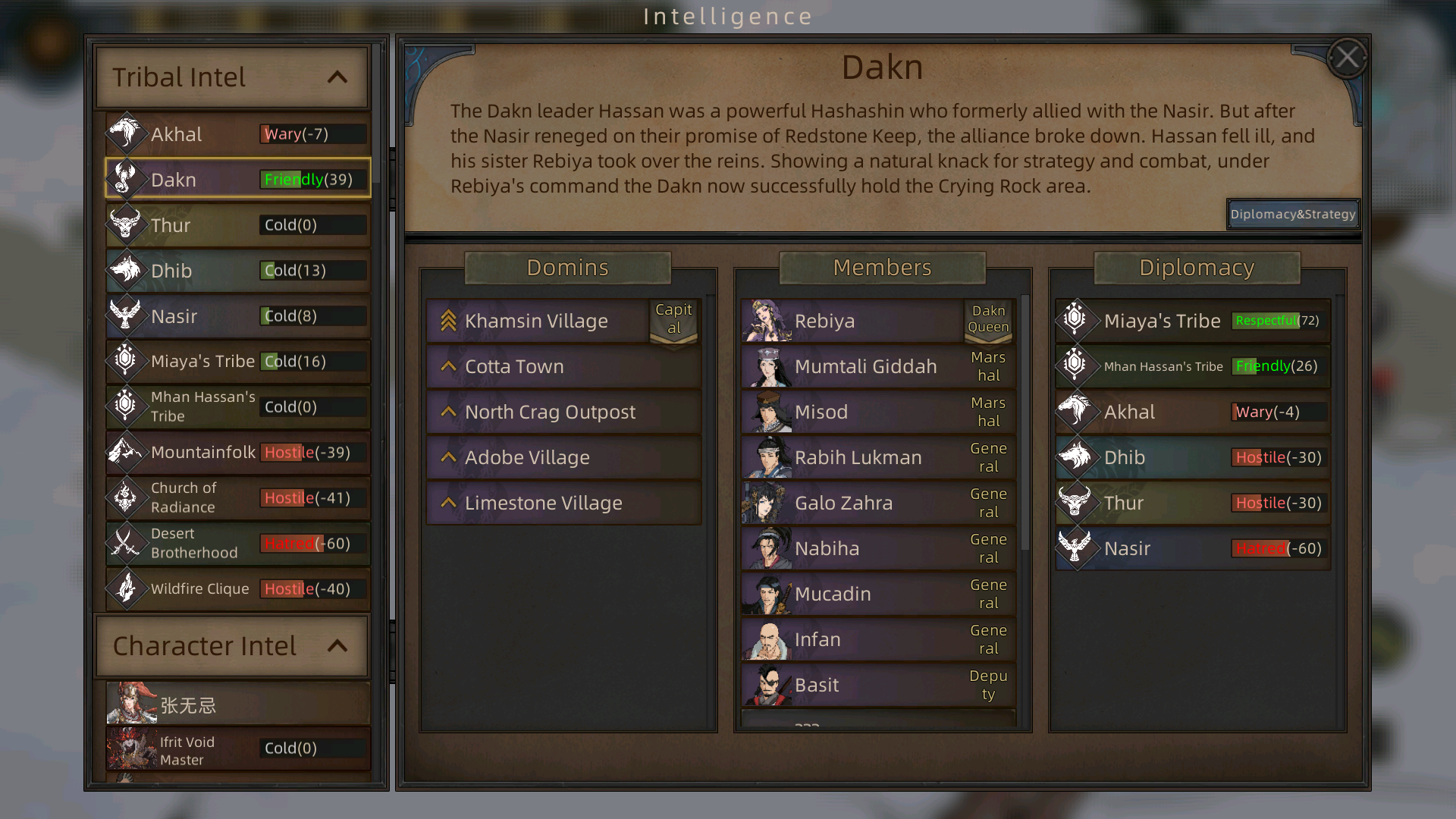Collapse the Character Intel section
Image resolution: width=1456 pixels, height=819 pixels.
tap(339, 645)
